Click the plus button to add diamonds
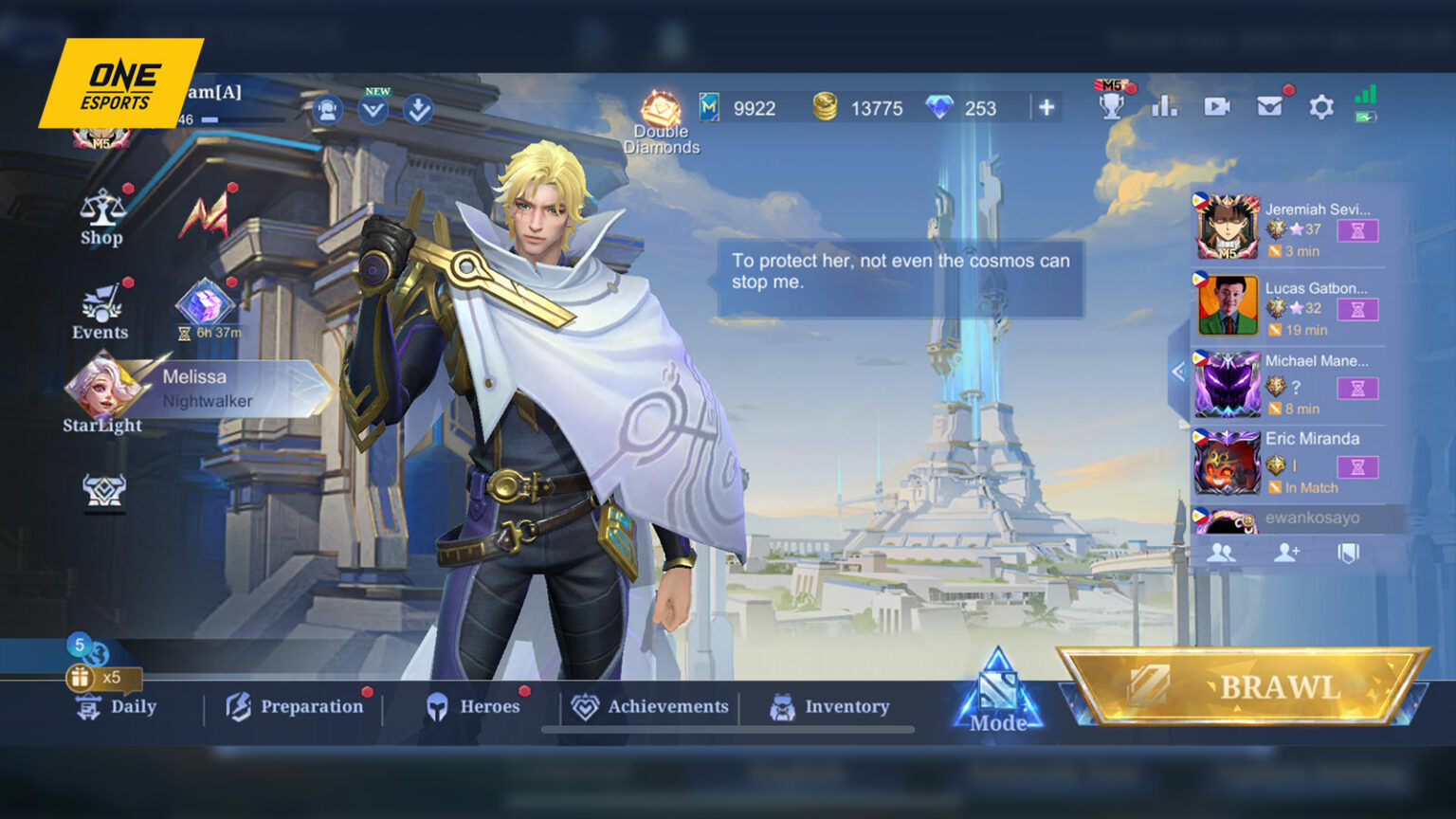This screenshot has height=819, width=1456. [x=1046, y=108]
